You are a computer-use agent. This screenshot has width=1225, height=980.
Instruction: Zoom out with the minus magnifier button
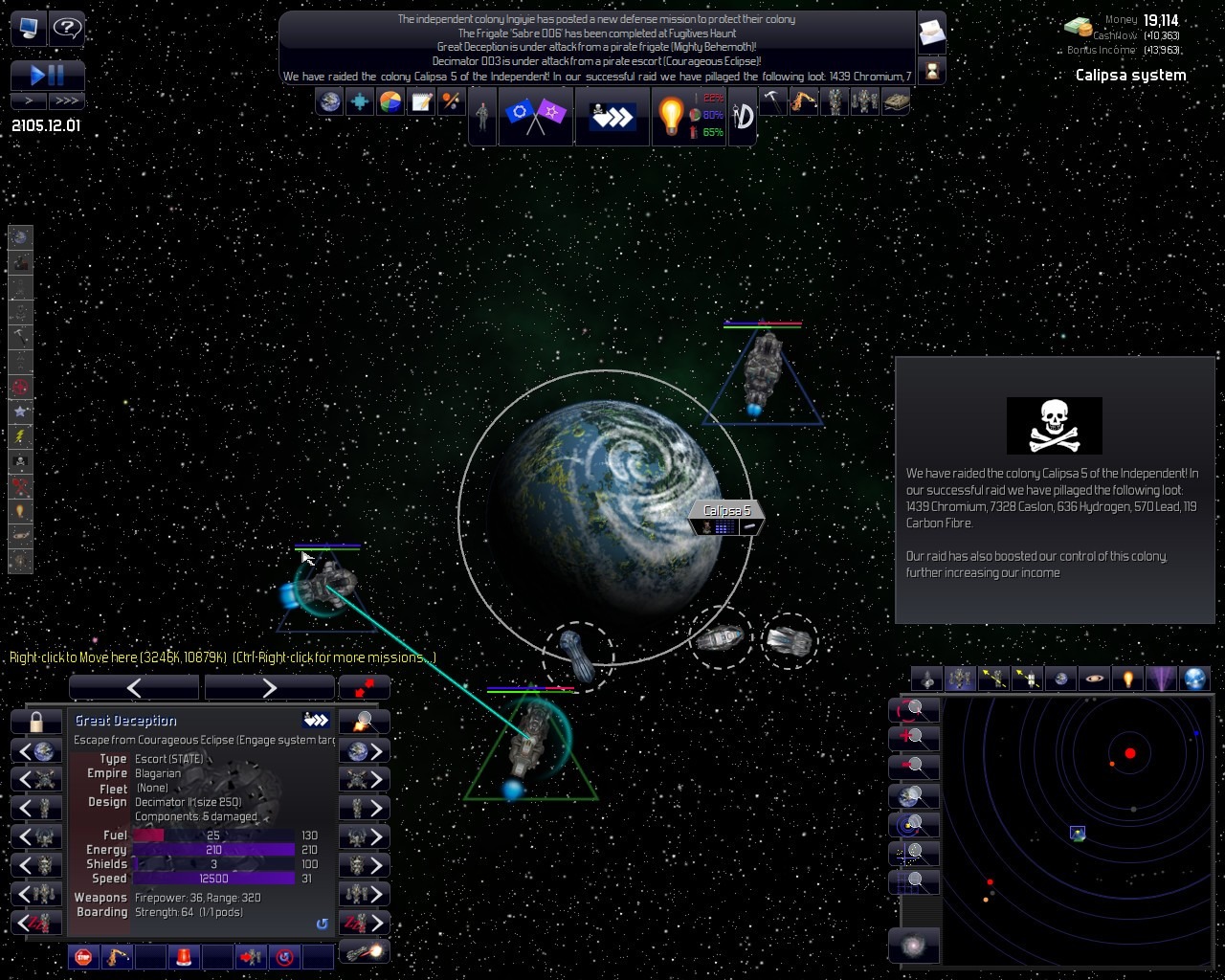914,766
